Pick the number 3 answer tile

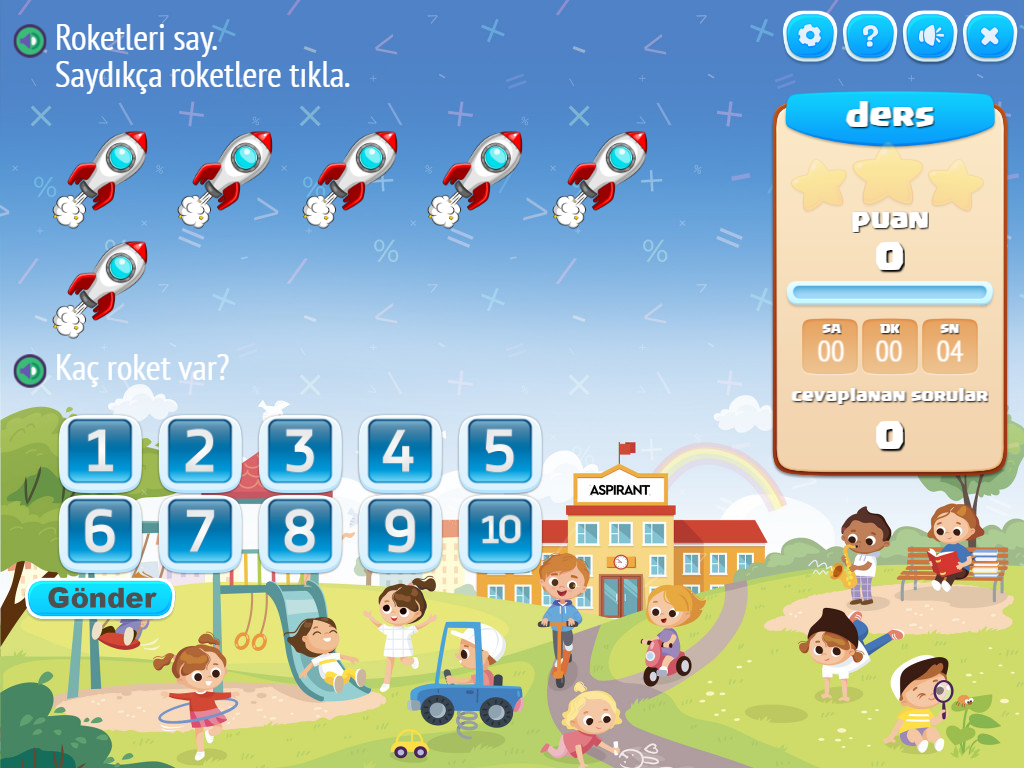[300, 453]
